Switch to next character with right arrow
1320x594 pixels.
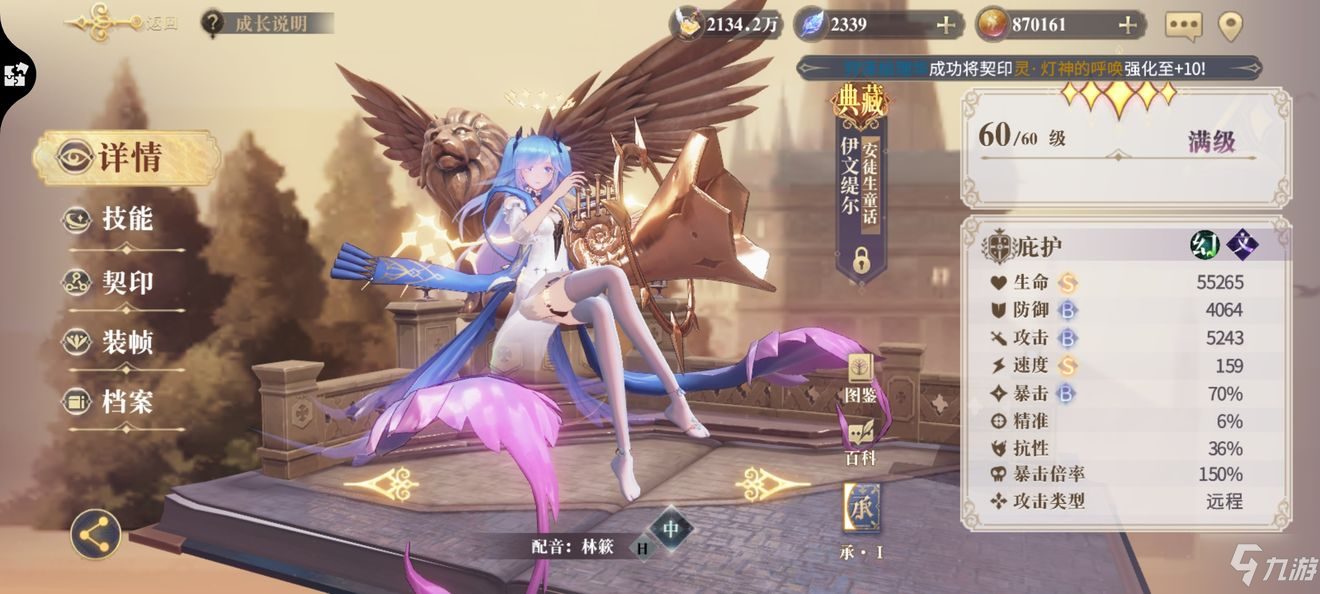(x=773, y=484)
